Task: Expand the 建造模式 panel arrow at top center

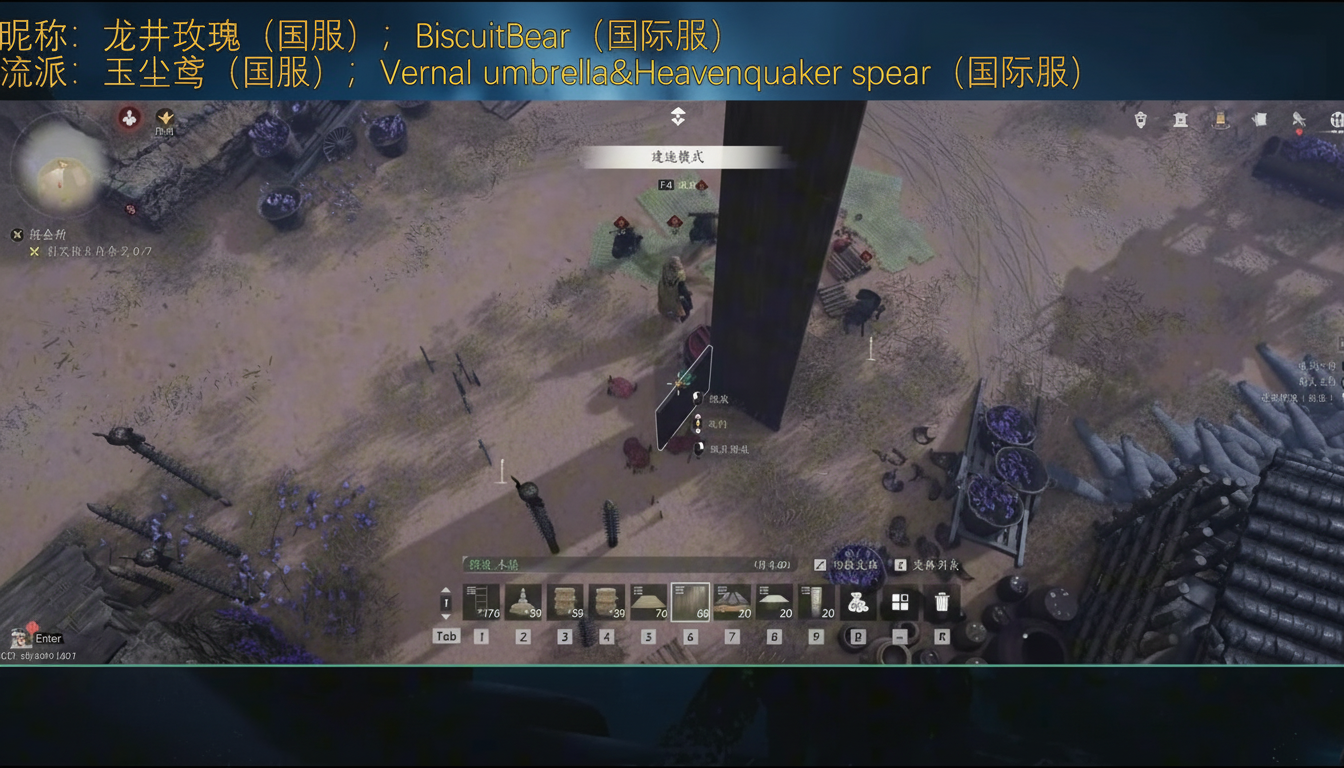Action: pyautogui.click(x=677, y=116)
